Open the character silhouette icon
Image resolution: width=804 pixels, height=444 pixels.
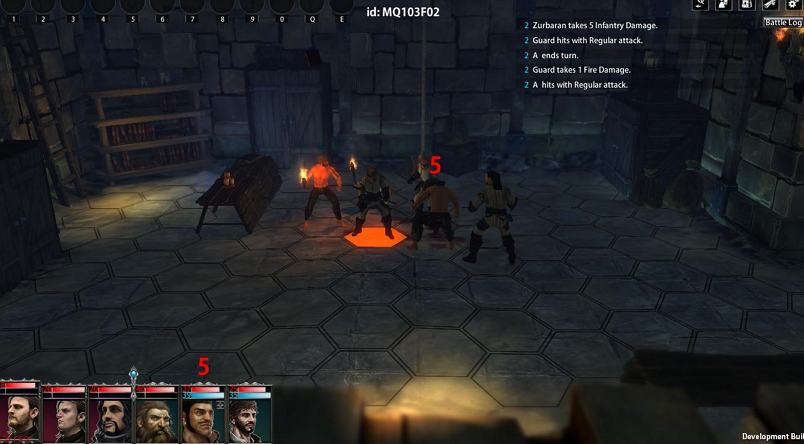[x=722, y=5]
